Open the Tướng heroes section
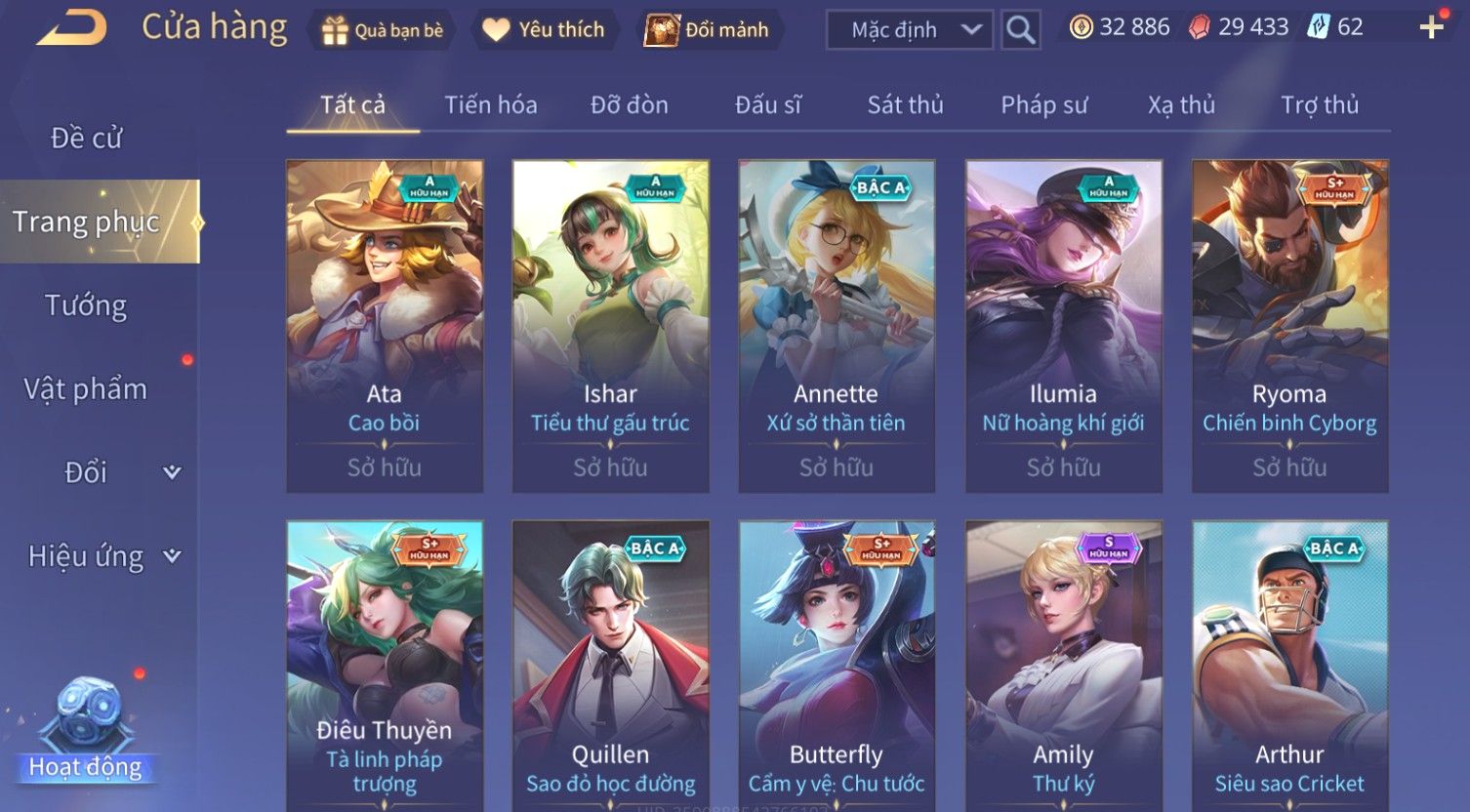 pyautogui.click(x=86, y=305)
